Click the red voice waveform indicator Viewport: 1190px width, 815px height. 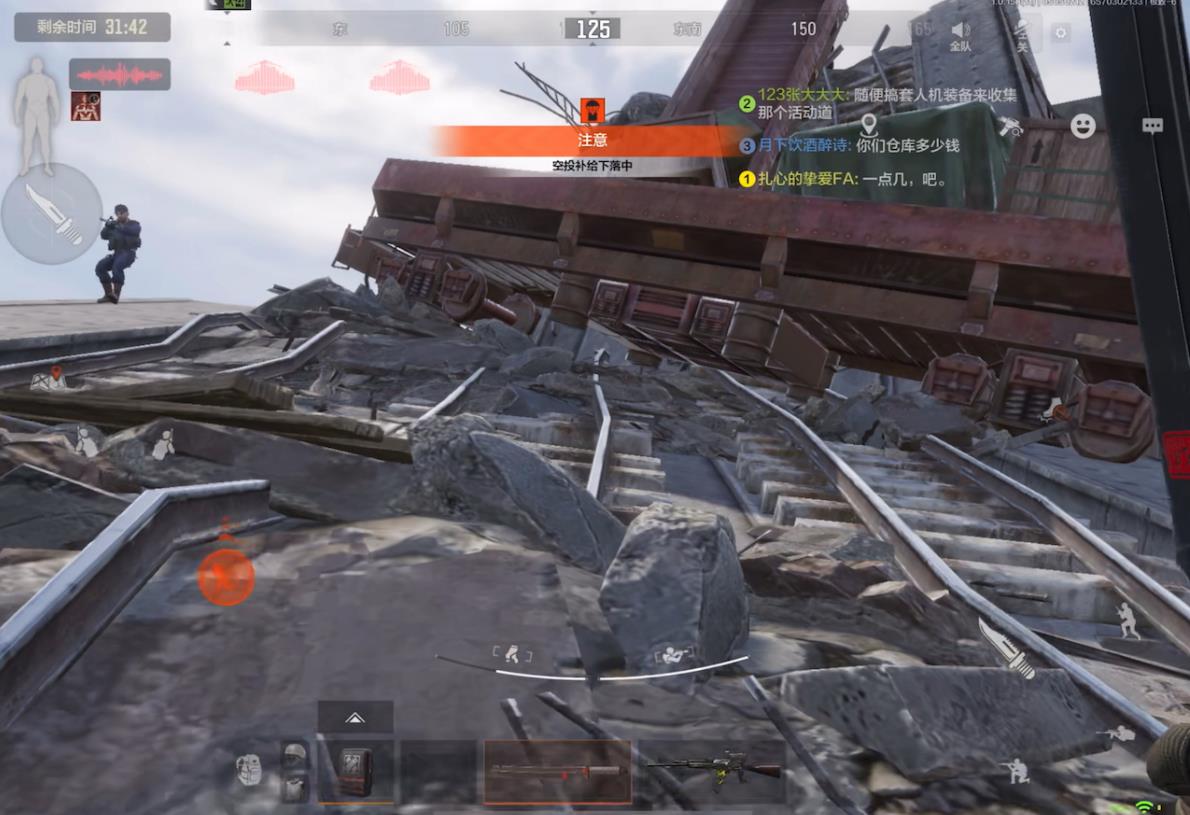[119, 74]
